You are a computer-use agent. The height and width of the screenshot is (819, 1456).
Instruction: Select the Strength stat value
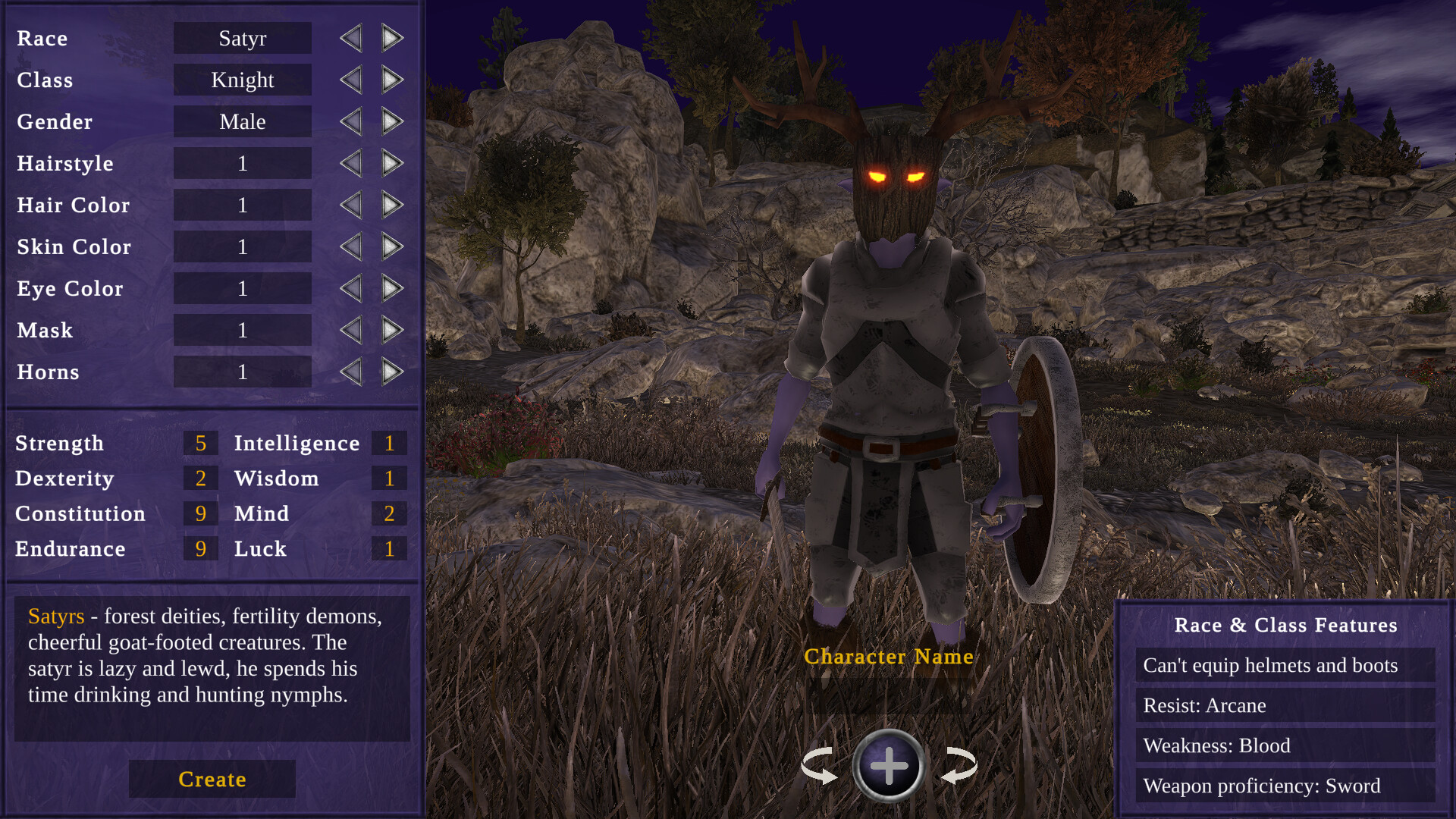pyautogui.click(x=200, y=443)
